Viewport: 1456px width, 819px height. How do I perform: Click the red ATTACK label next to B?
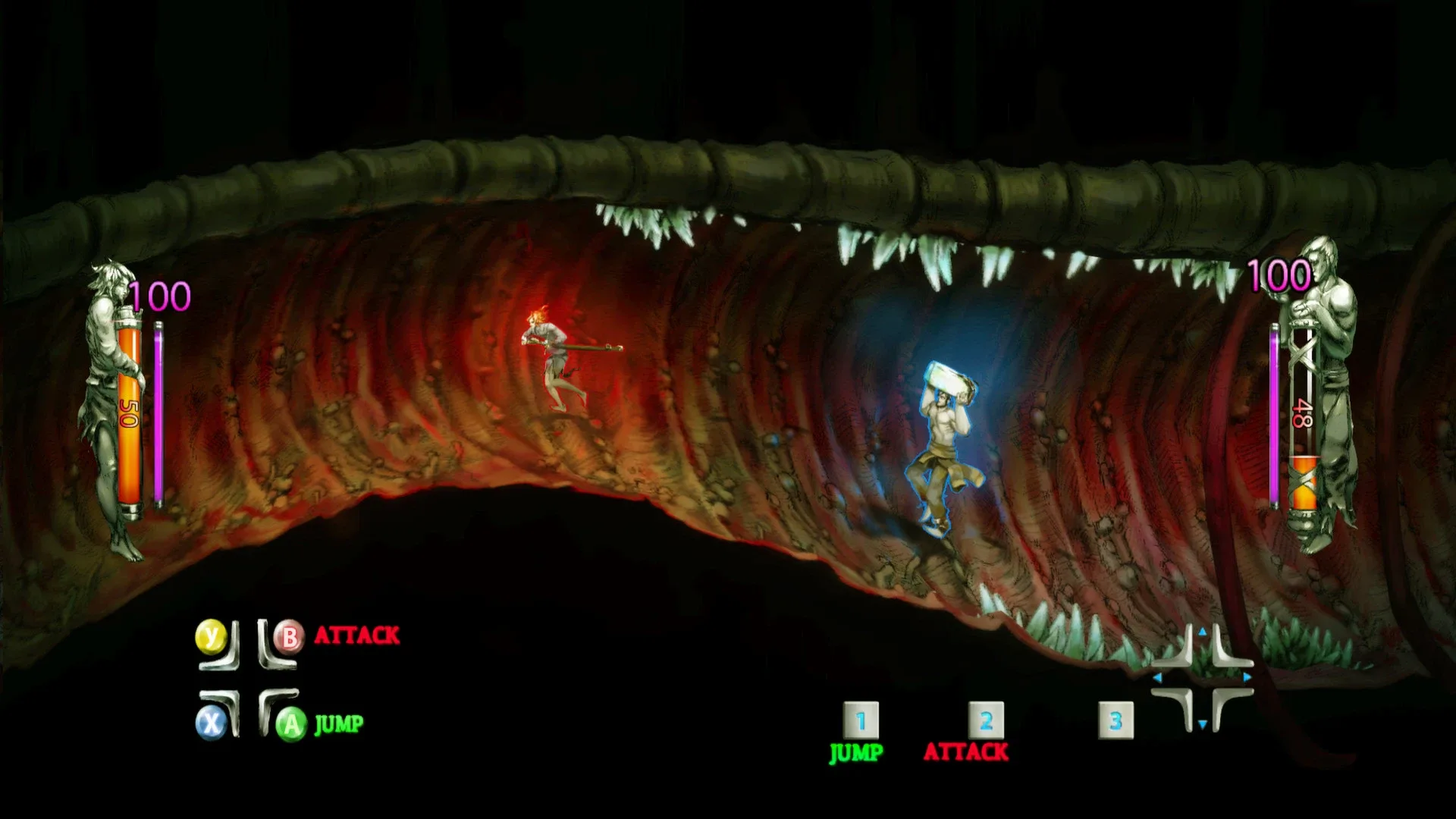click(x=356, y=635)
